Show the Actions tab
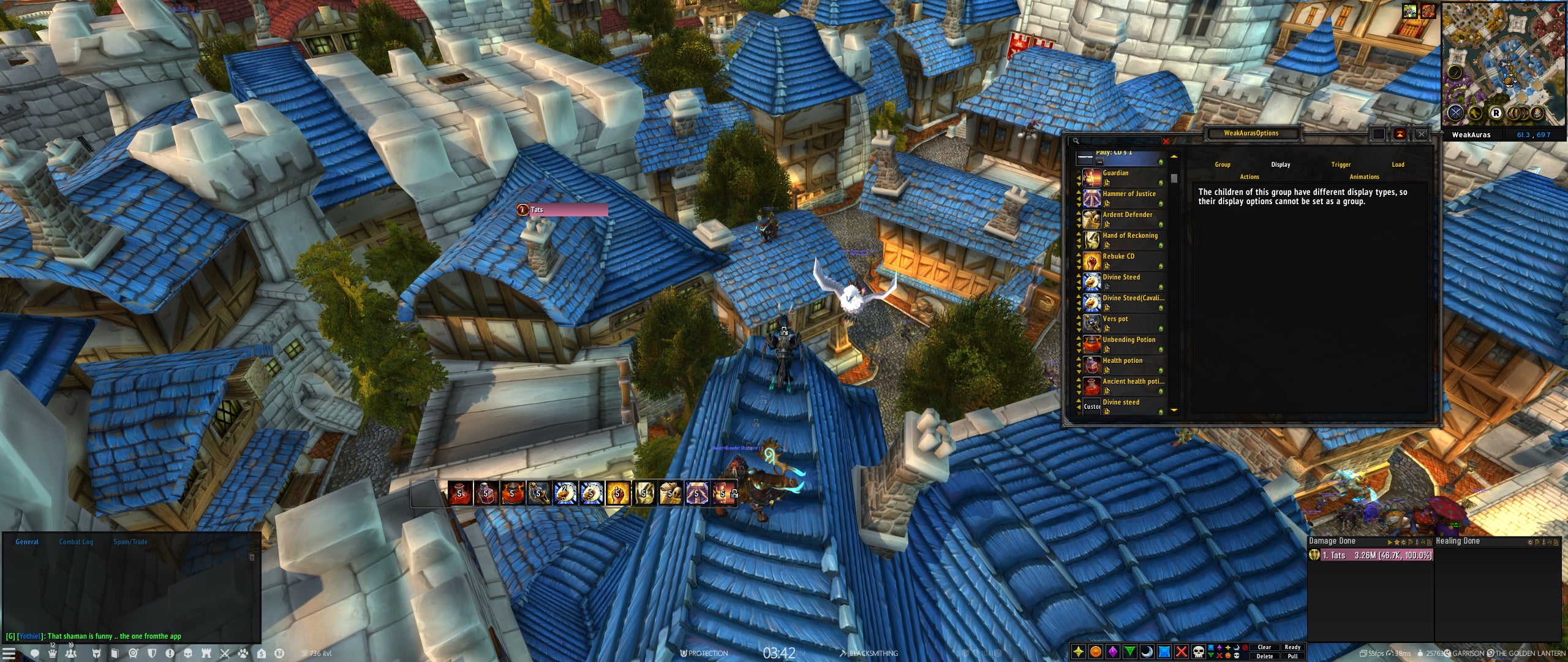Screen dimensions: 1568x662 pos(1249,177)
